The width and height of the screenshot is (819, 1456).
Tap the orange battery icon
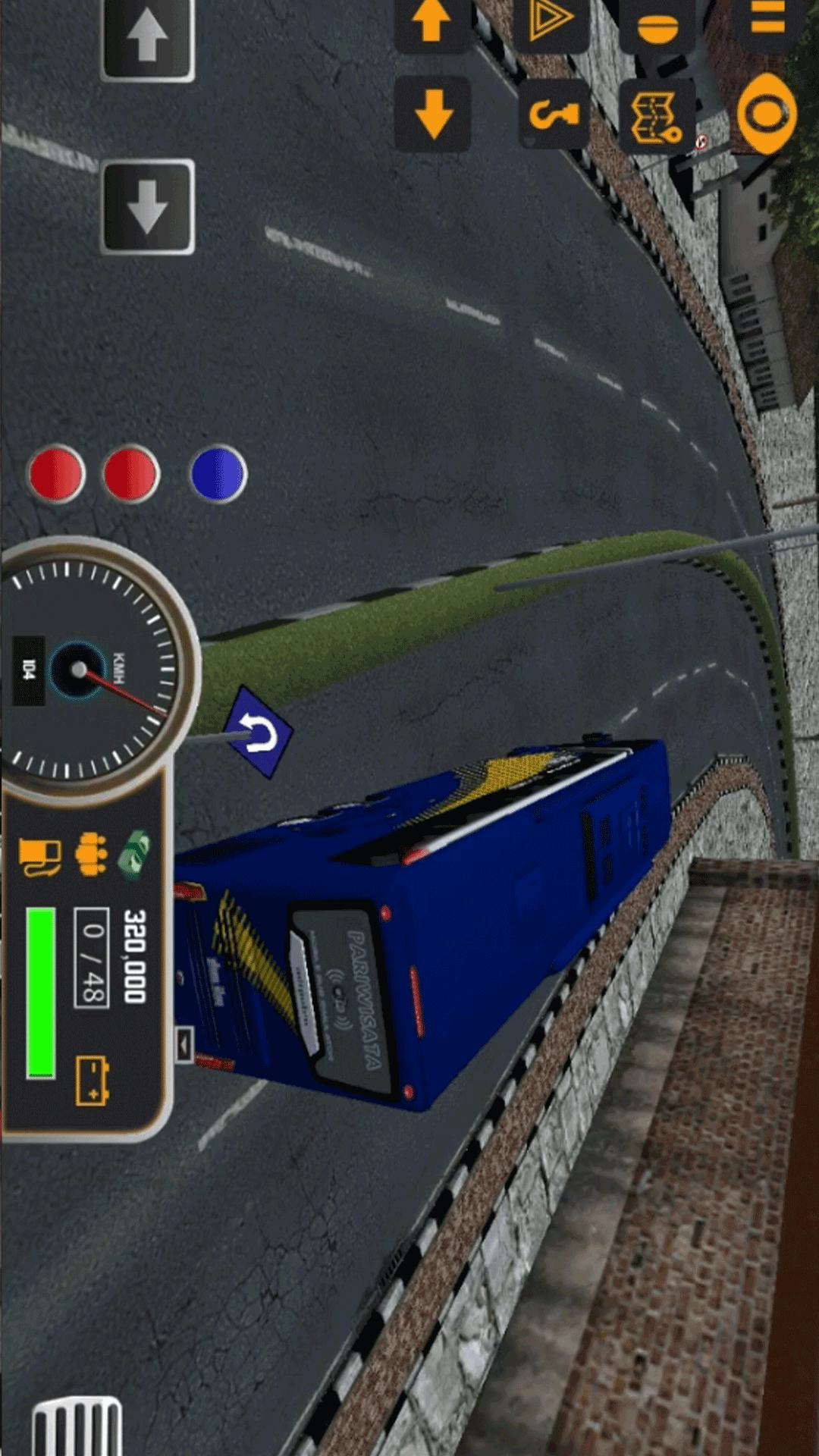93,1081
